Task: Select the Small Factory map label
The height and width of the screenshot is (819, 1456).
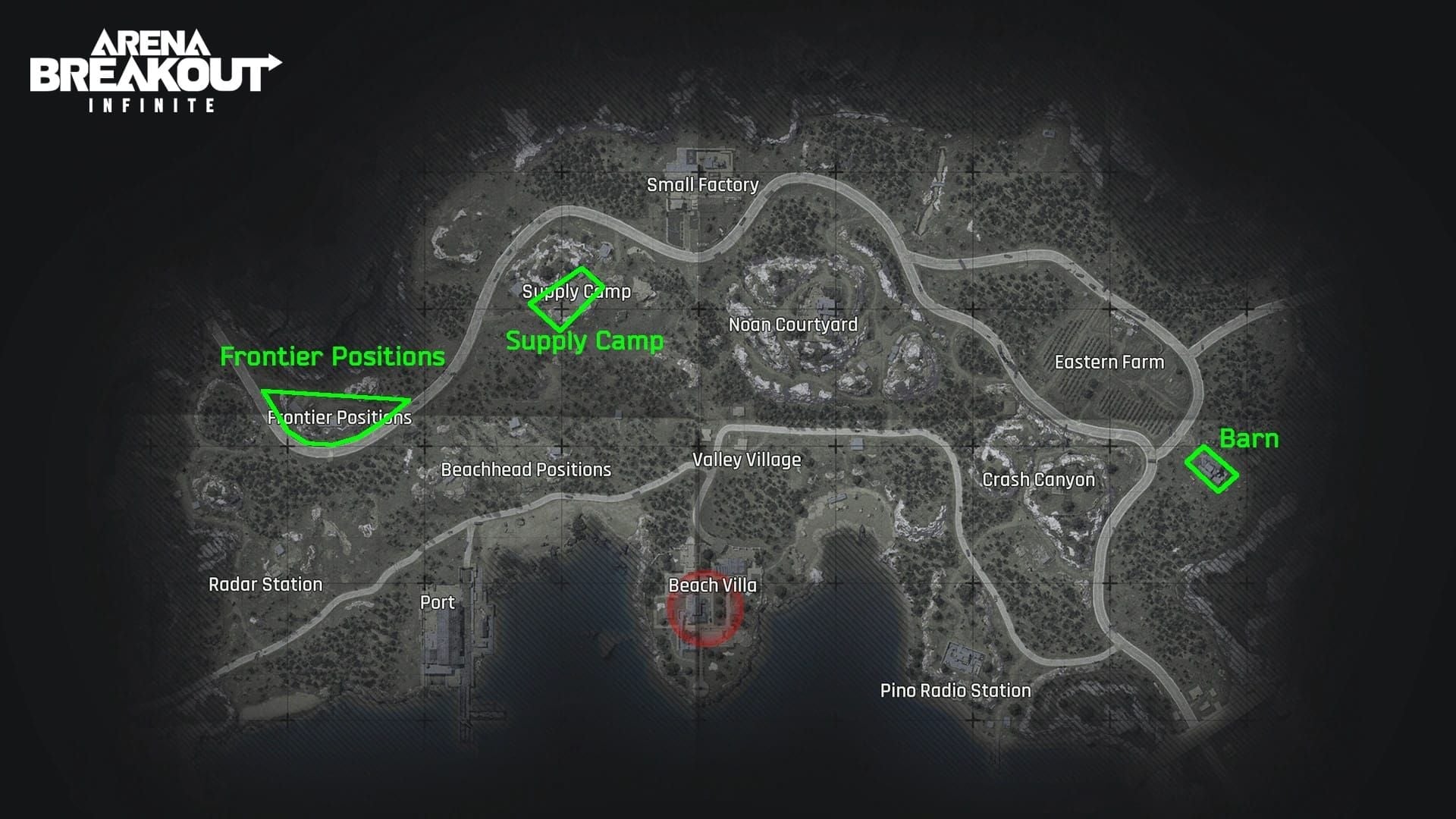Action: (x=702, y=185)
